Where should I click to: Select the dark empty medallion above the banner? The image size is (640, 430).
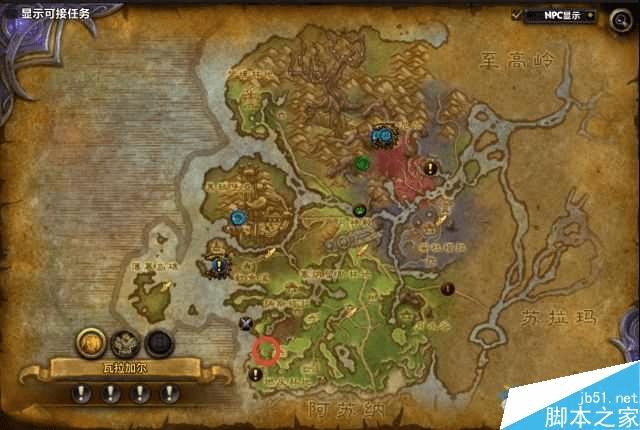pyautogui.click(x=159, y=342)
